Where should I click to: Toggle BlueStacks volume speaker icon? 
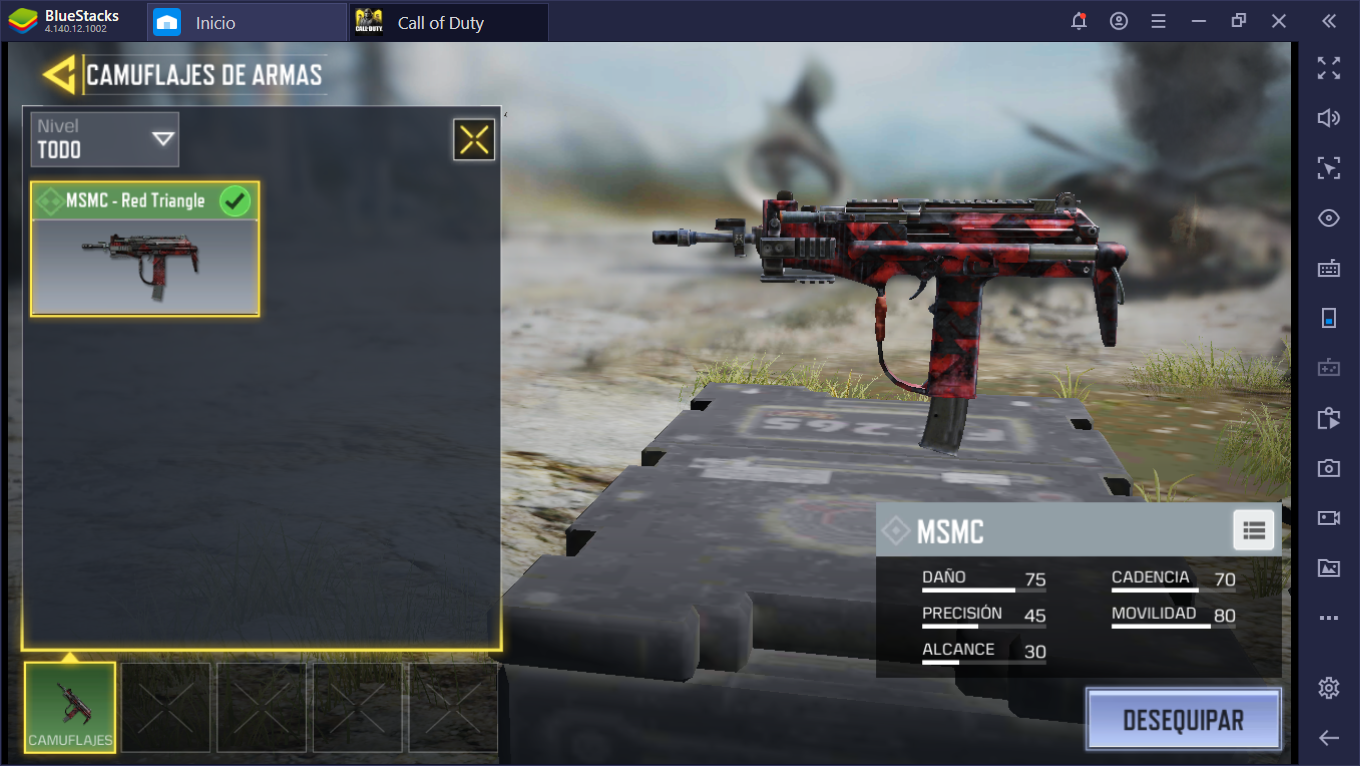pyautogui.click(x=1328, y=118)
